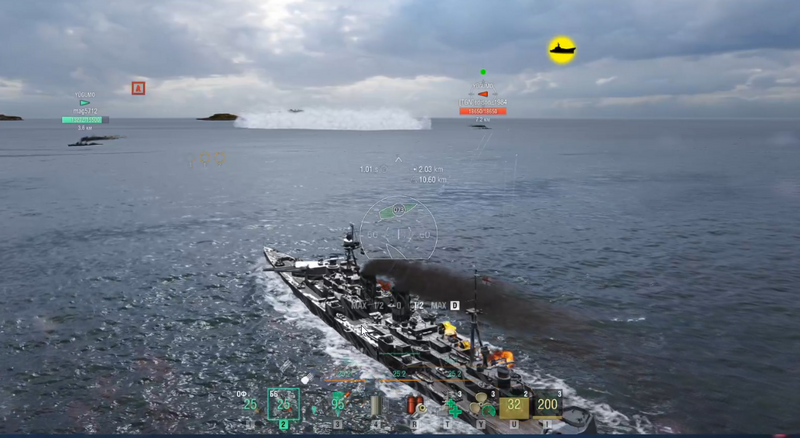Select the grey cylinder armament slot
The image size is (800, 438).
point(377,405)
